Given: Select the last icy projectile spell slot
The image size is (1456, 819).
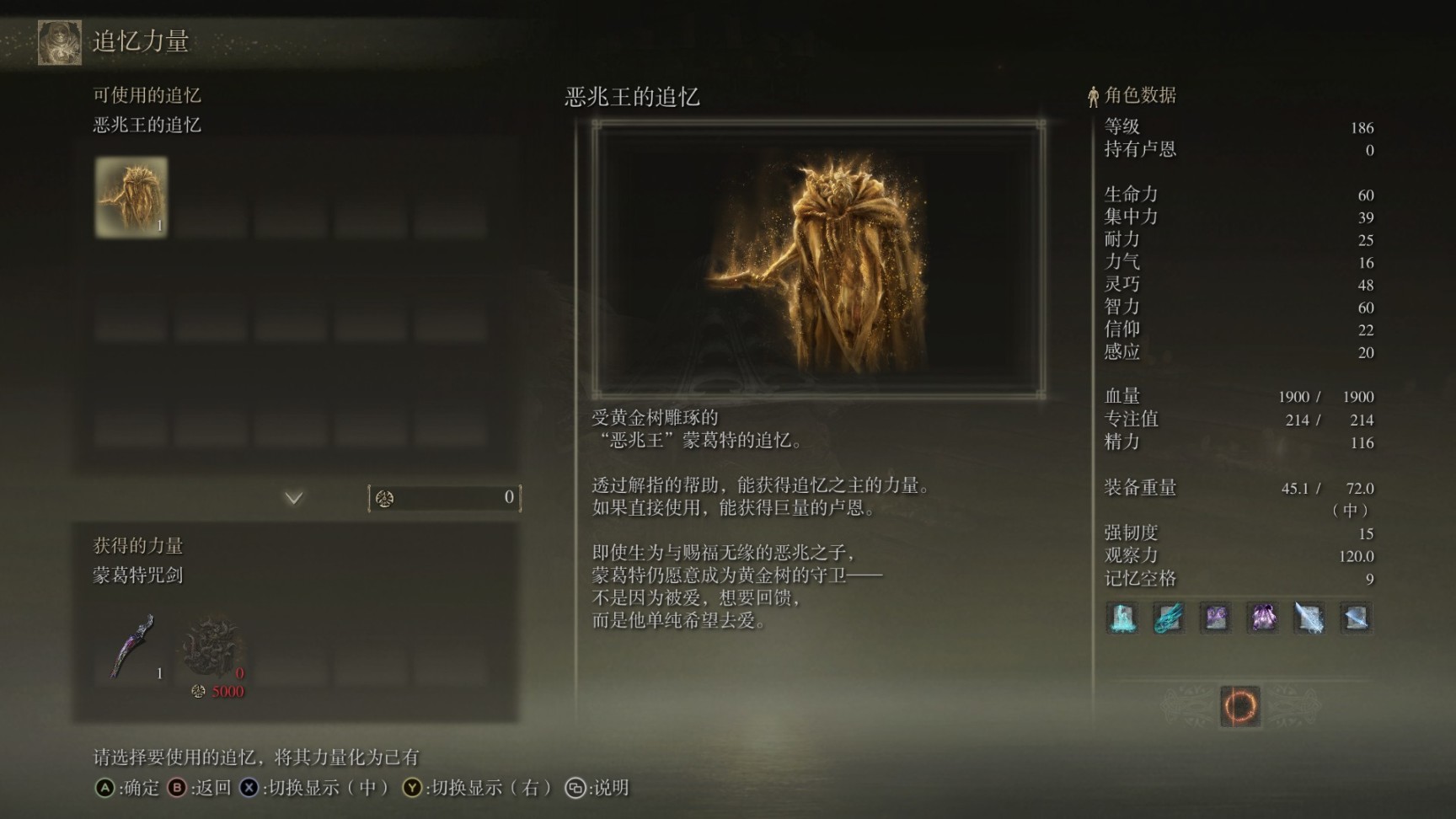Looking at the screenshot, I should click(1357, 618).
